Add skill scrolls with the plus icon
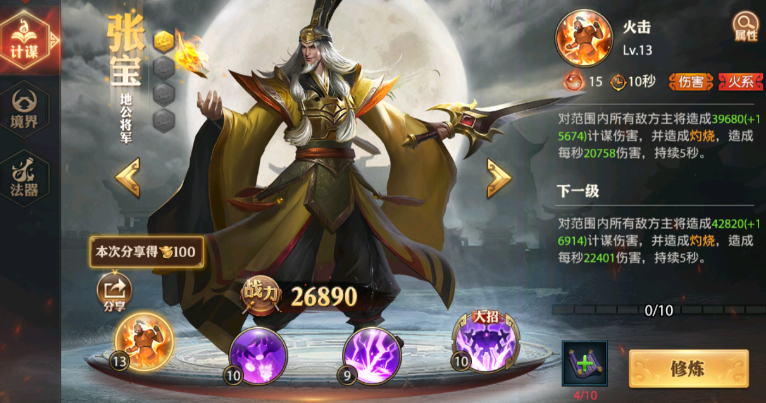This screenshot has width=766, height=403. click(x=585, y=364)
